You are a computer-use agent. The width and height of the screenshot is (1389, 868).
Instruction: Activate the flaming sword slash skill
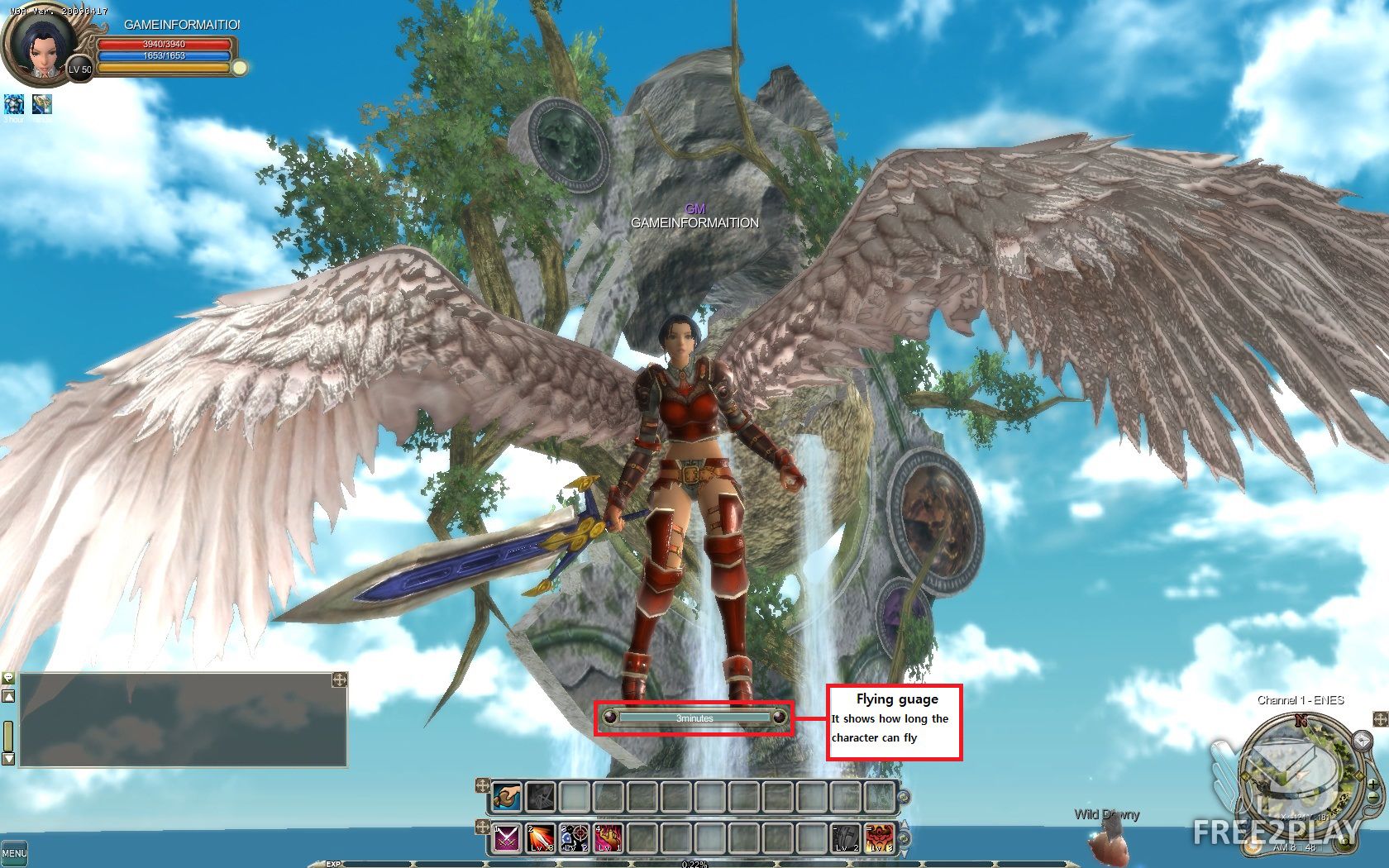click(541, 838)
